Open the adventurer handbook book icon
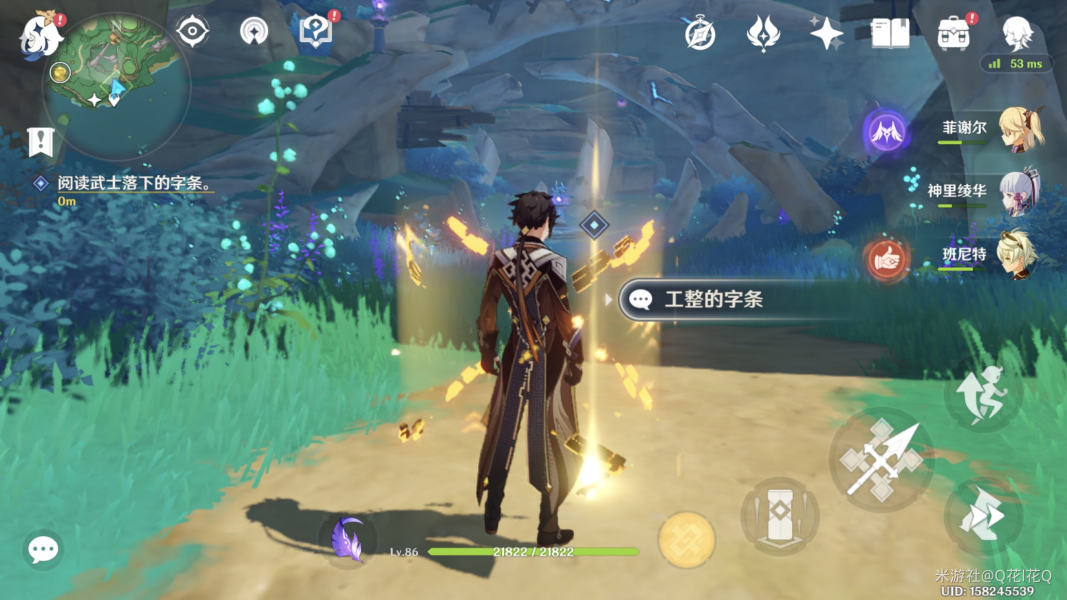 (889, 34)
